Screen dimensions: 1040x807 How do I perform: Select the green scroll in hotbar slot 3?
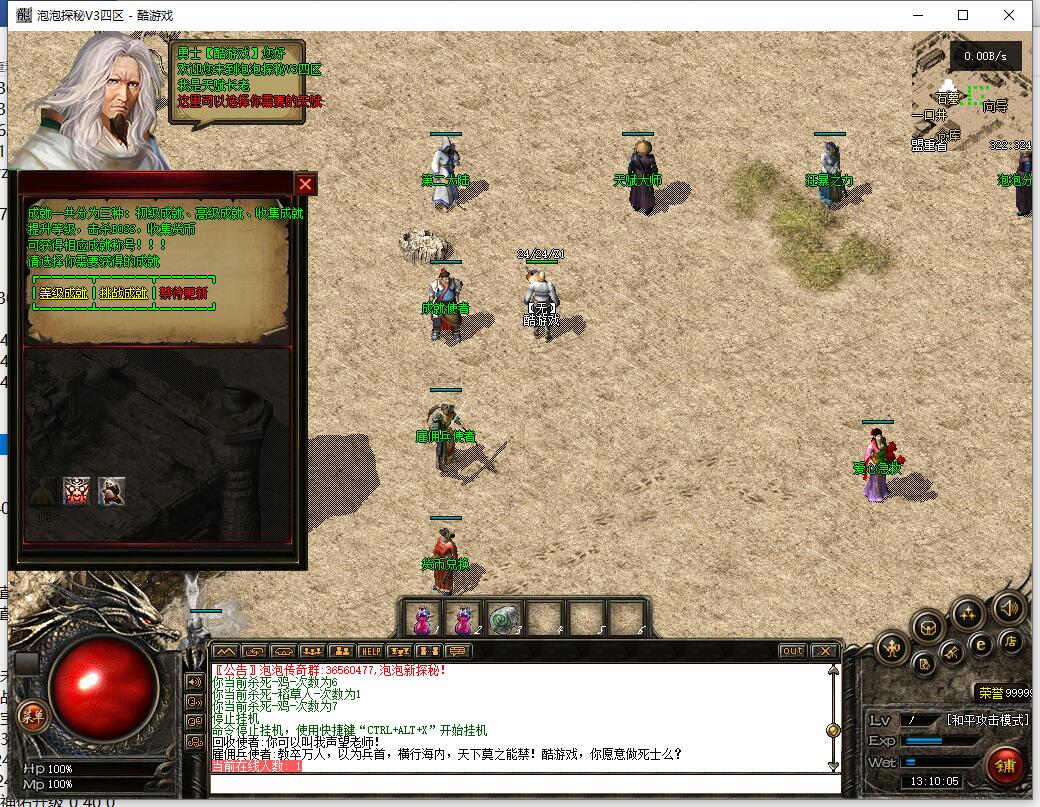pyautogui.click(x=504, y=619)
